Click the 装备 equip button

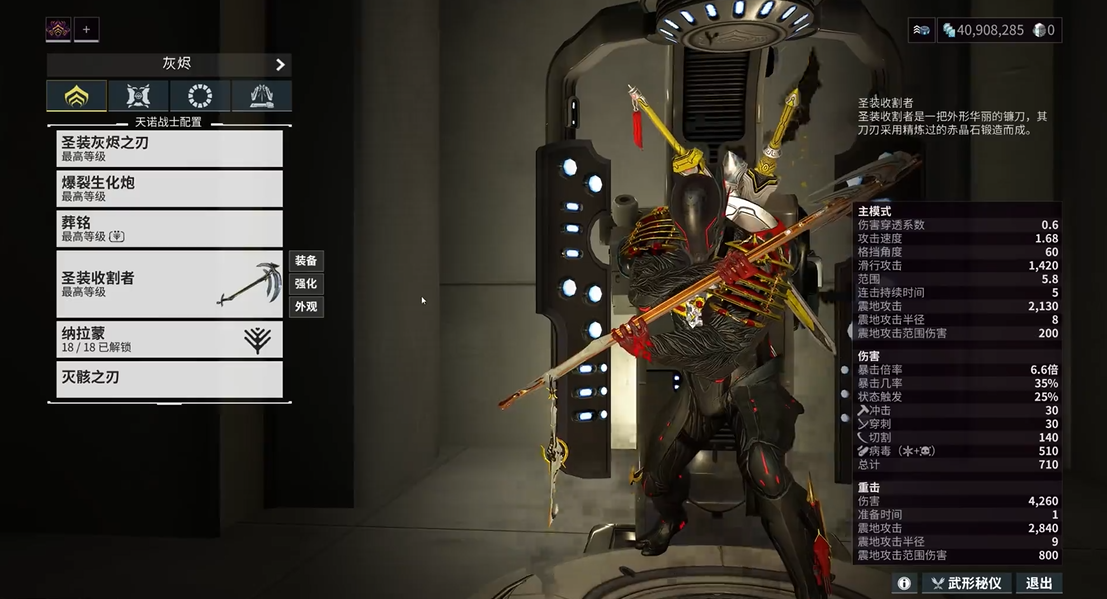point(306,261)
